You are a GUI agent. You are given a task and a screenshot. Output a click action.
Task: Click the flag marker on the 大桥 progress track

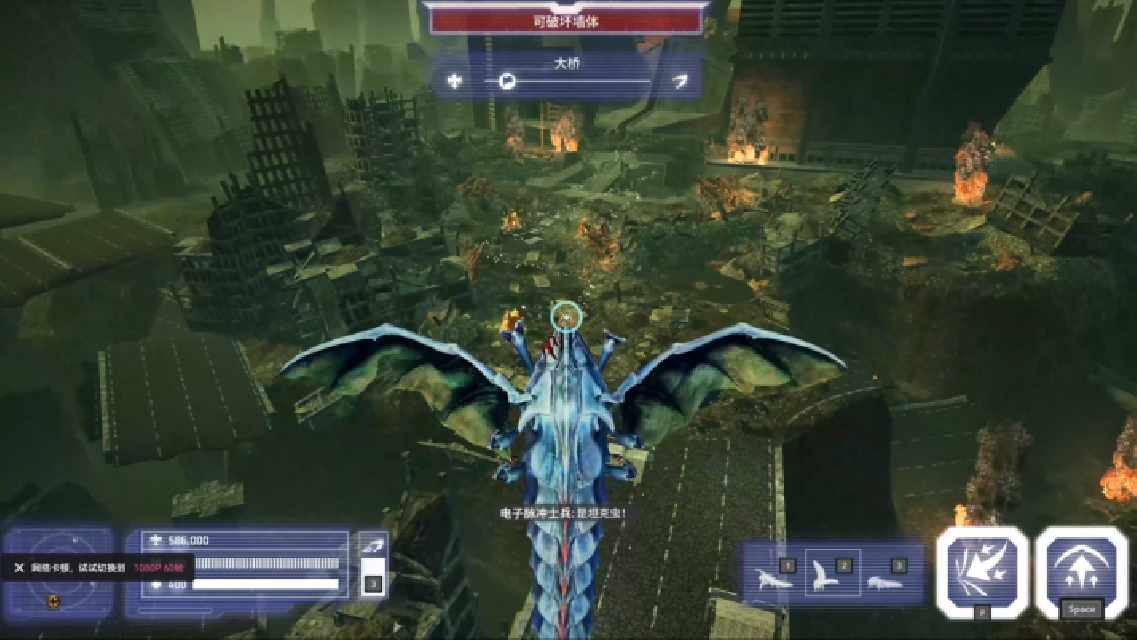[508, 81]
